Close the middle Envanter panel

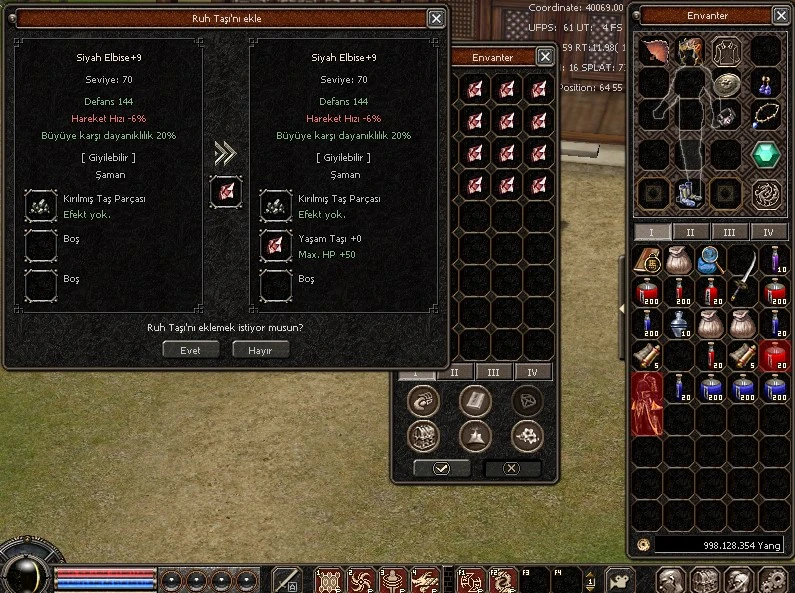click(x=544, y=57)
